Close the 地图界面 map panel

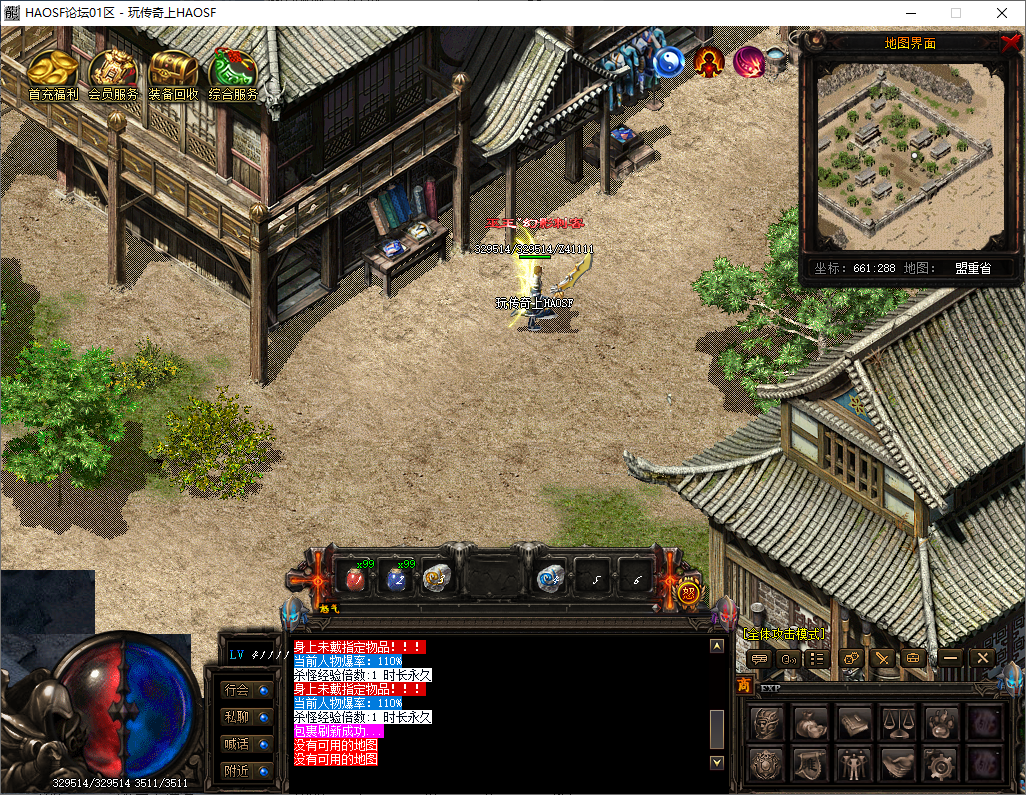click(x=1010, y=42)
